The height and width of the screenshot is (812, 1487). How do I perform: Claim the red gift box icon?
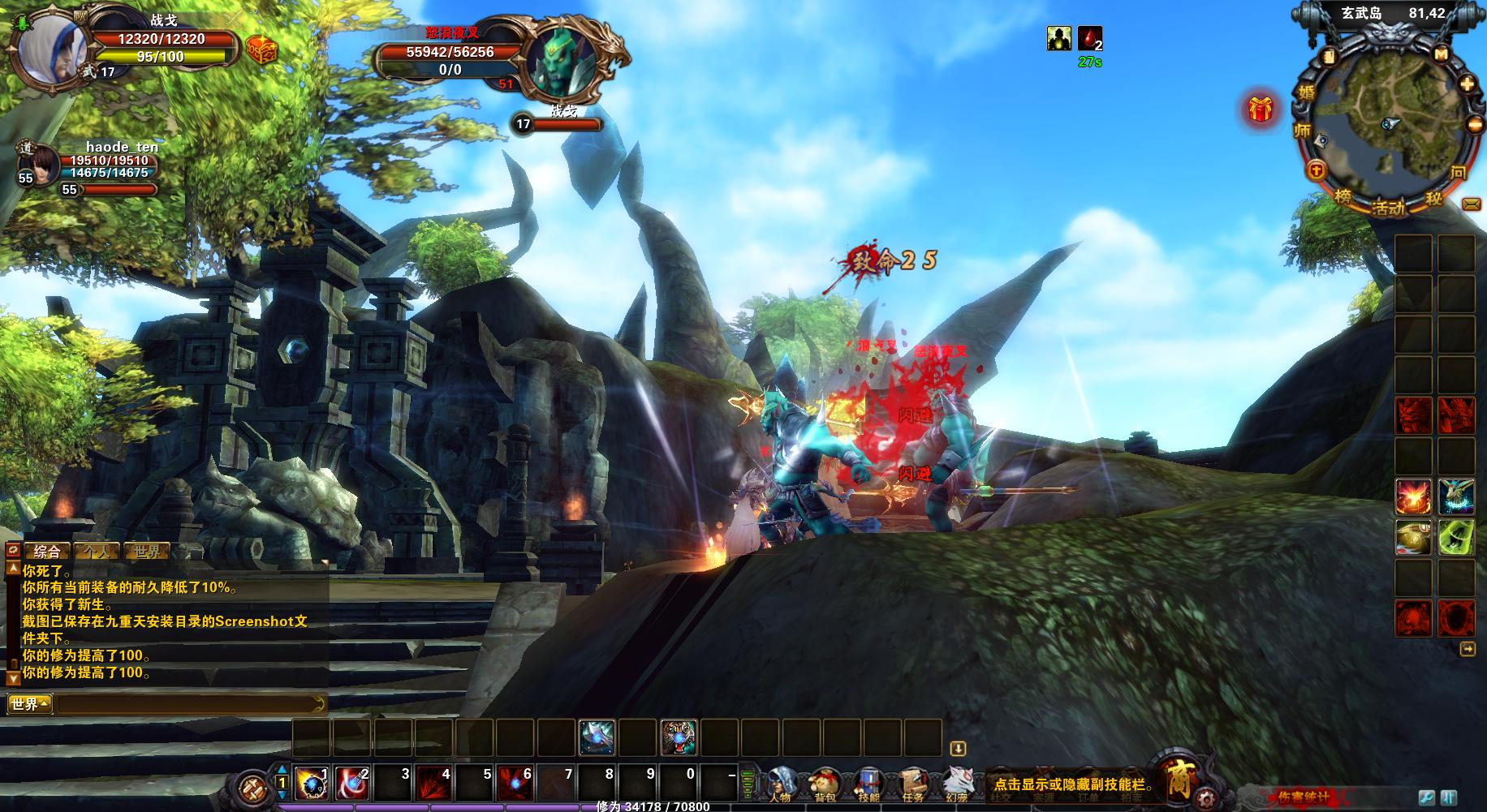pyautogui.click(x=1260, y=109)
